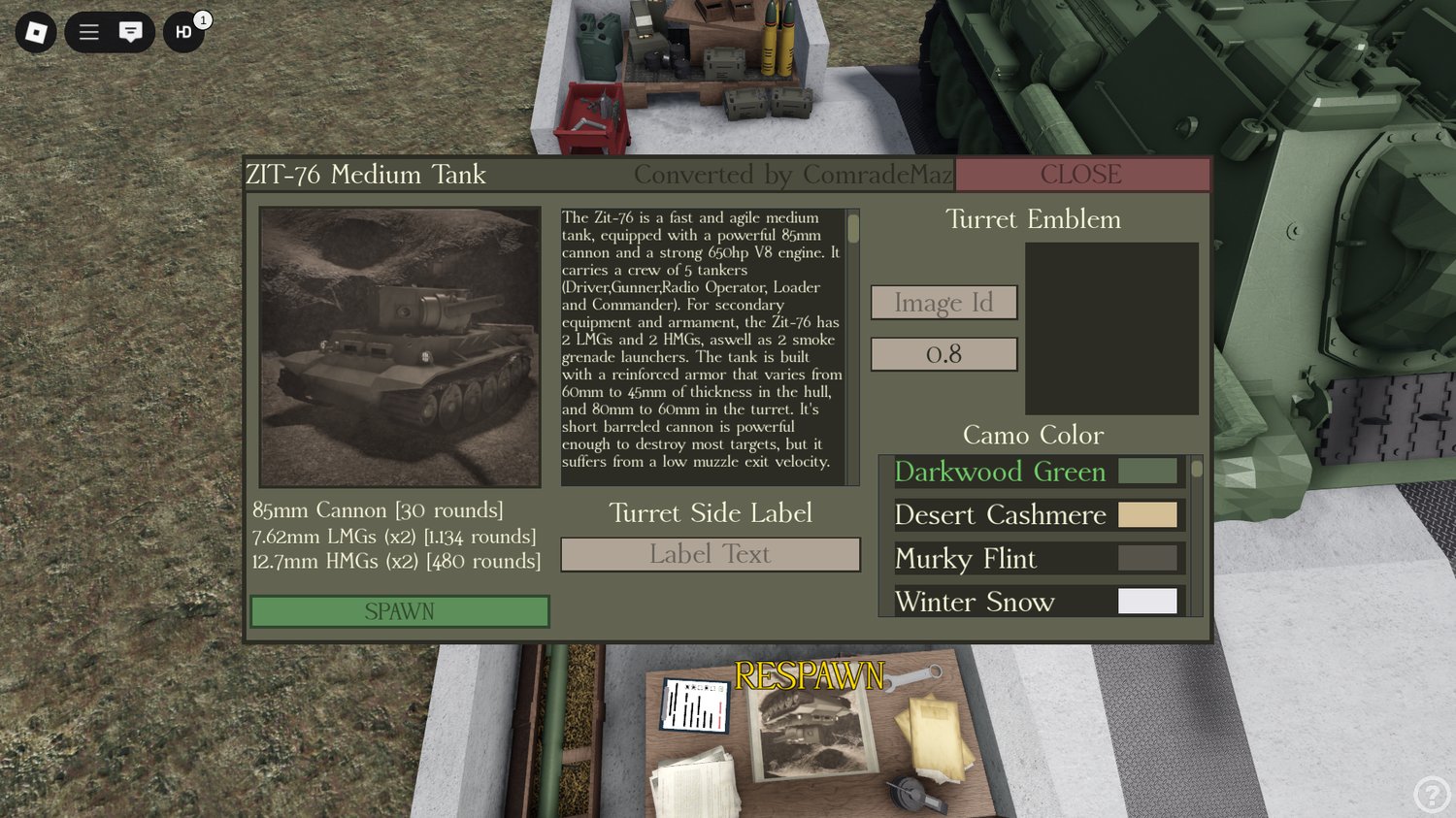
Task: Select Darkwood Green camo
Action: pos(1001,472)
